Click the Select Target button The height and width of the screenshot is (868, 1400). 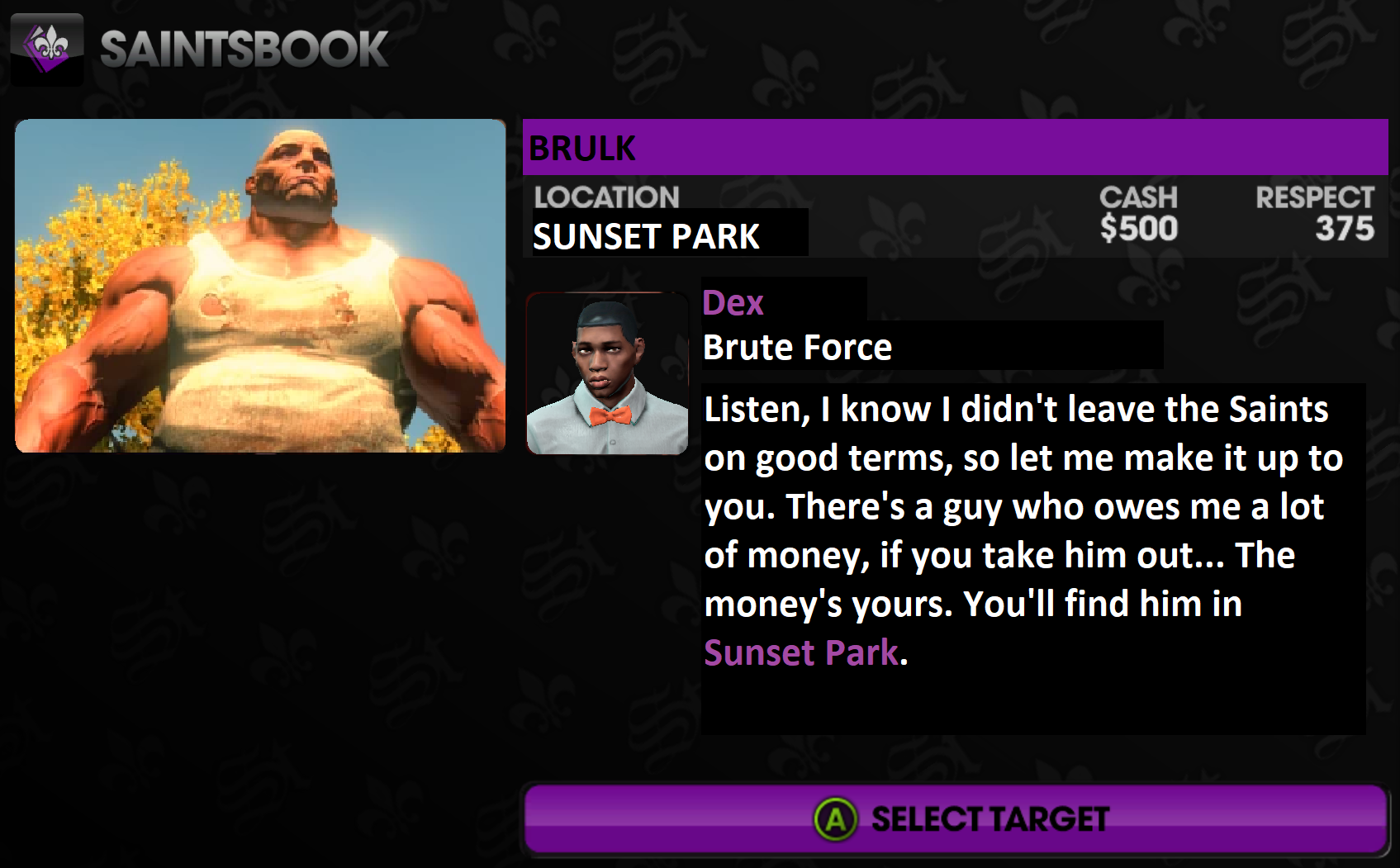click(956, 819)
